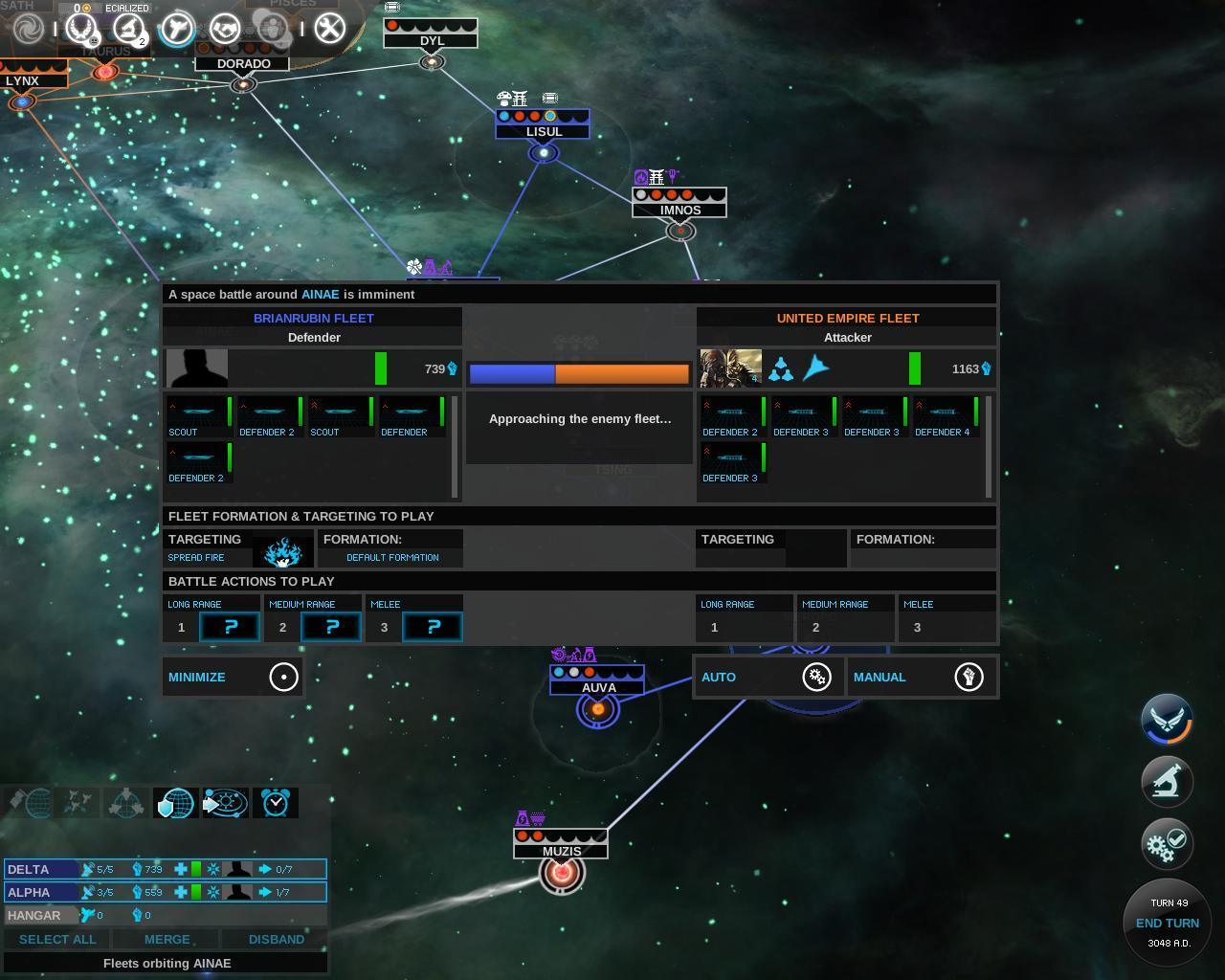Select all fleets orbiting Ainae
The height and width of the screenshot is (980, 1225).
pyautogui.click(x=57, y=939)
